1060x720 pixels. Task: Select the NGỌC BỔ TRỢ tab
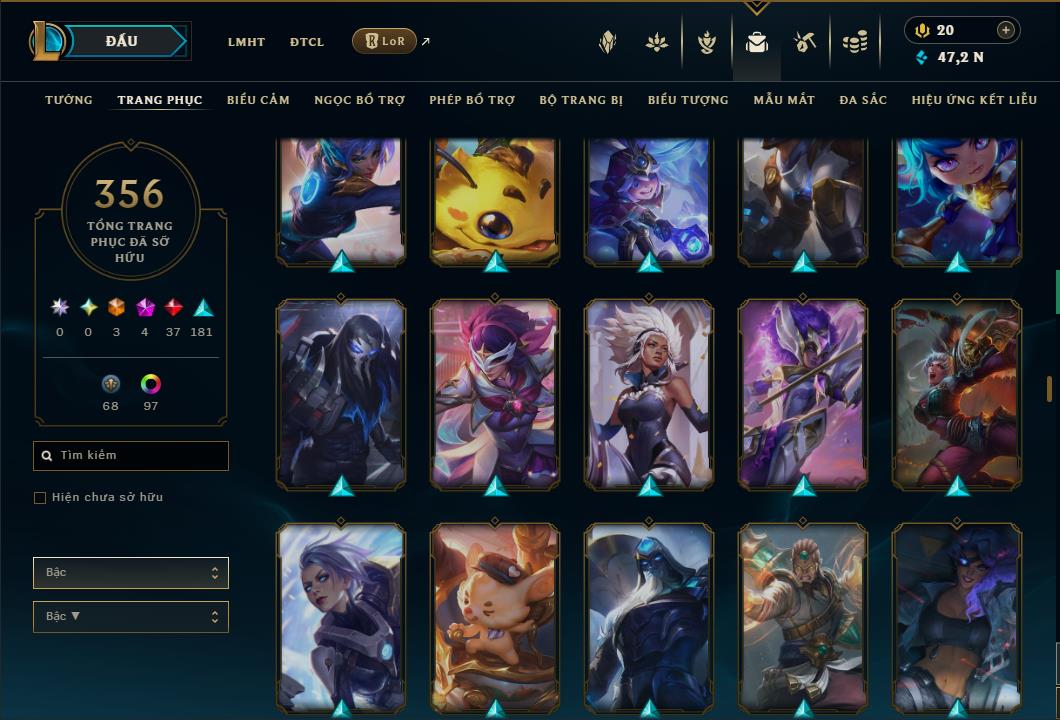pyautogui.click(x=359, y=100)
